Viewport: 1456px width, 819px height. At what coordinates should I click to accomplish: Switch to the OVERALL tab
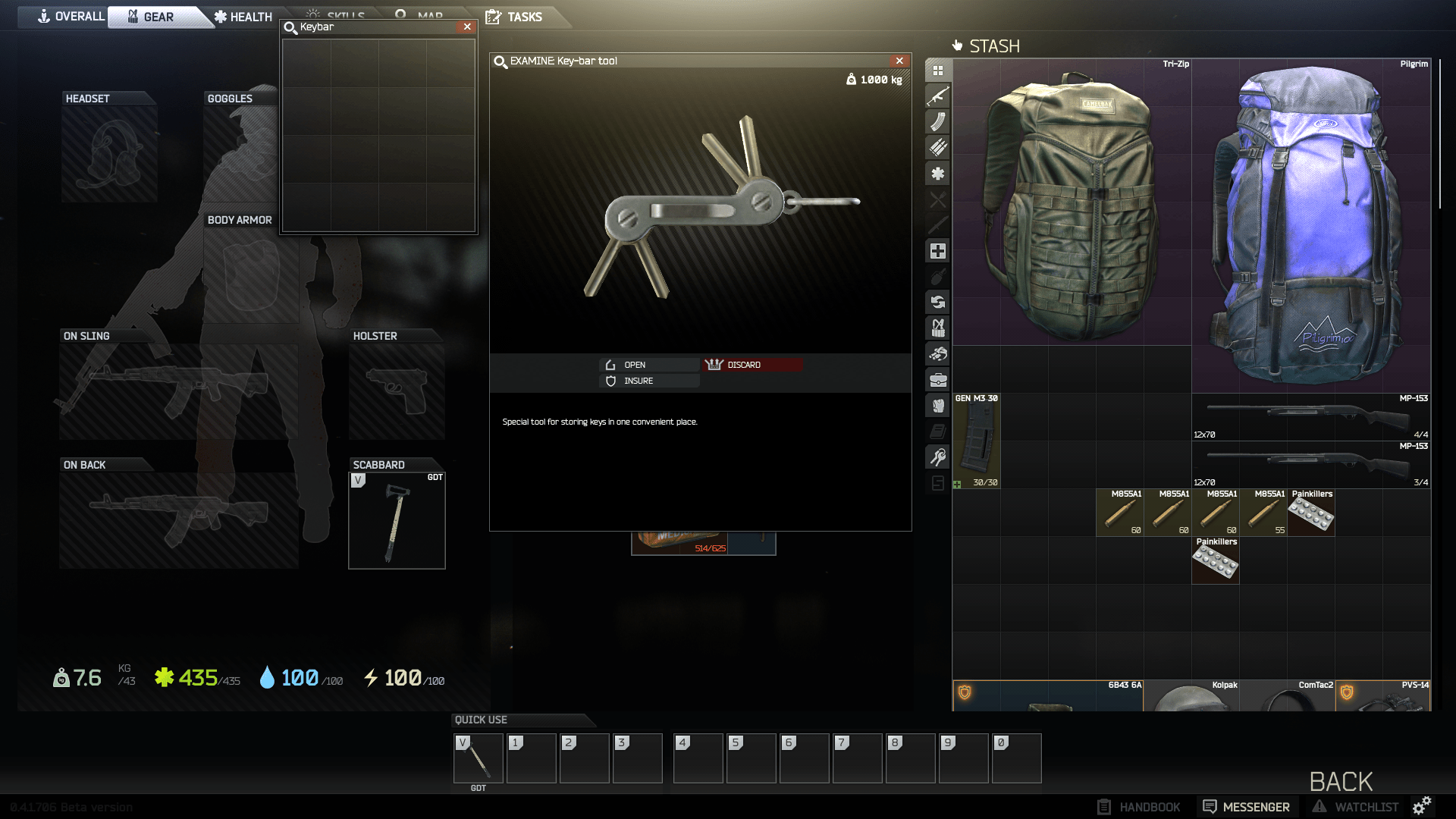click(x=74, y=16)
